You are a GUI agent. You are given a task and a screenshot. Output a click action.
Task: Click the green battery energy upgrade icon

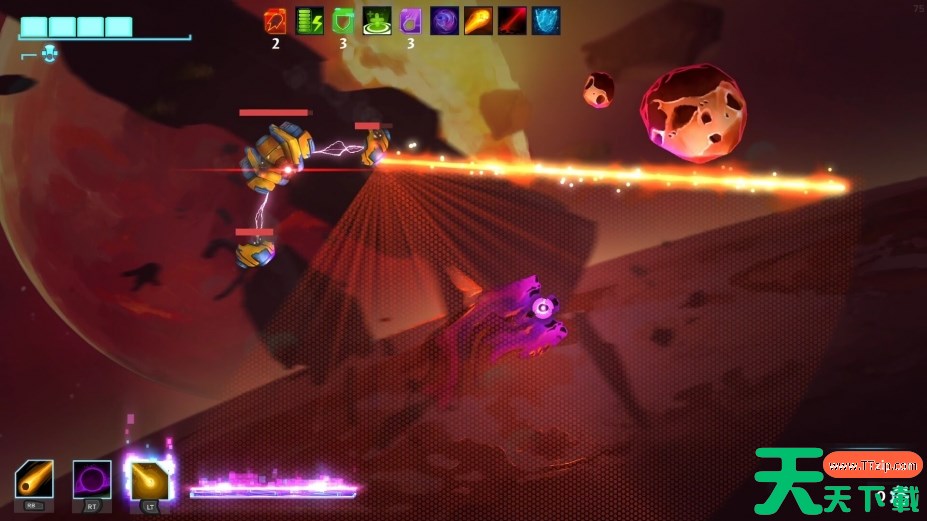pyautogui.click(x=309, y=21)
